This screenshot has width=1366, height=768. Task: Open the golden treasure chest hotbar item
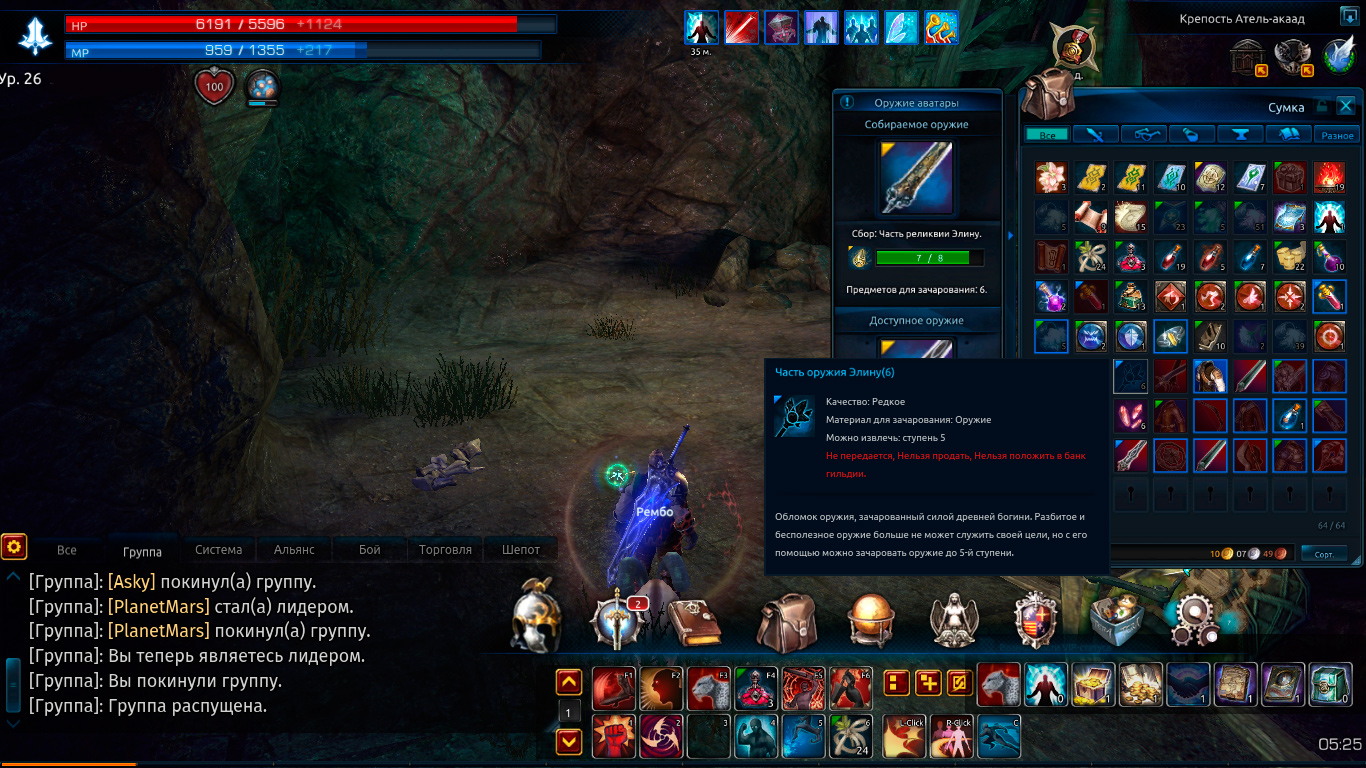click(x=1093, y=686)
